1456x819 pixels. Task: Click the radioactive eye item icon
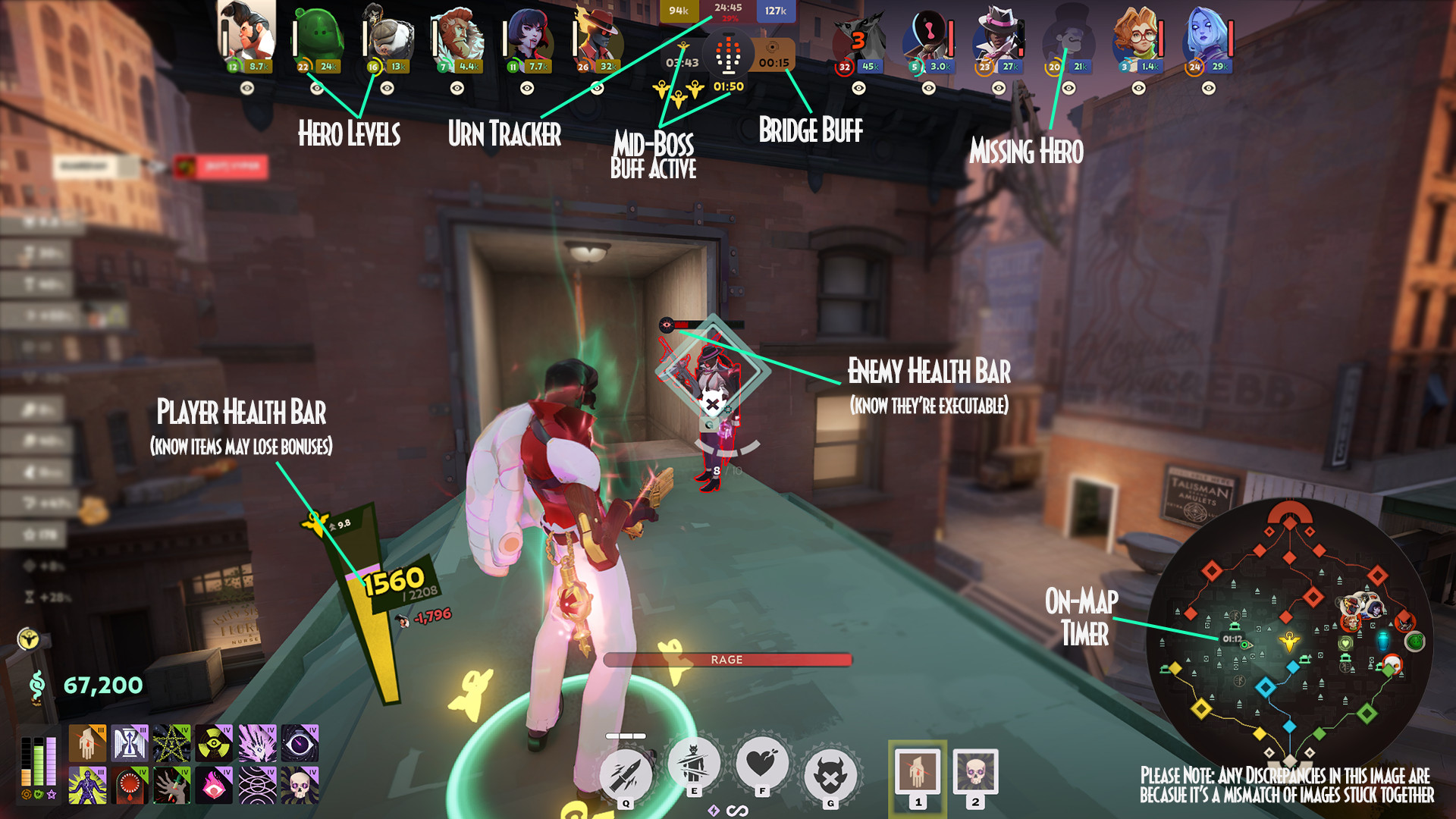[214, 742]
